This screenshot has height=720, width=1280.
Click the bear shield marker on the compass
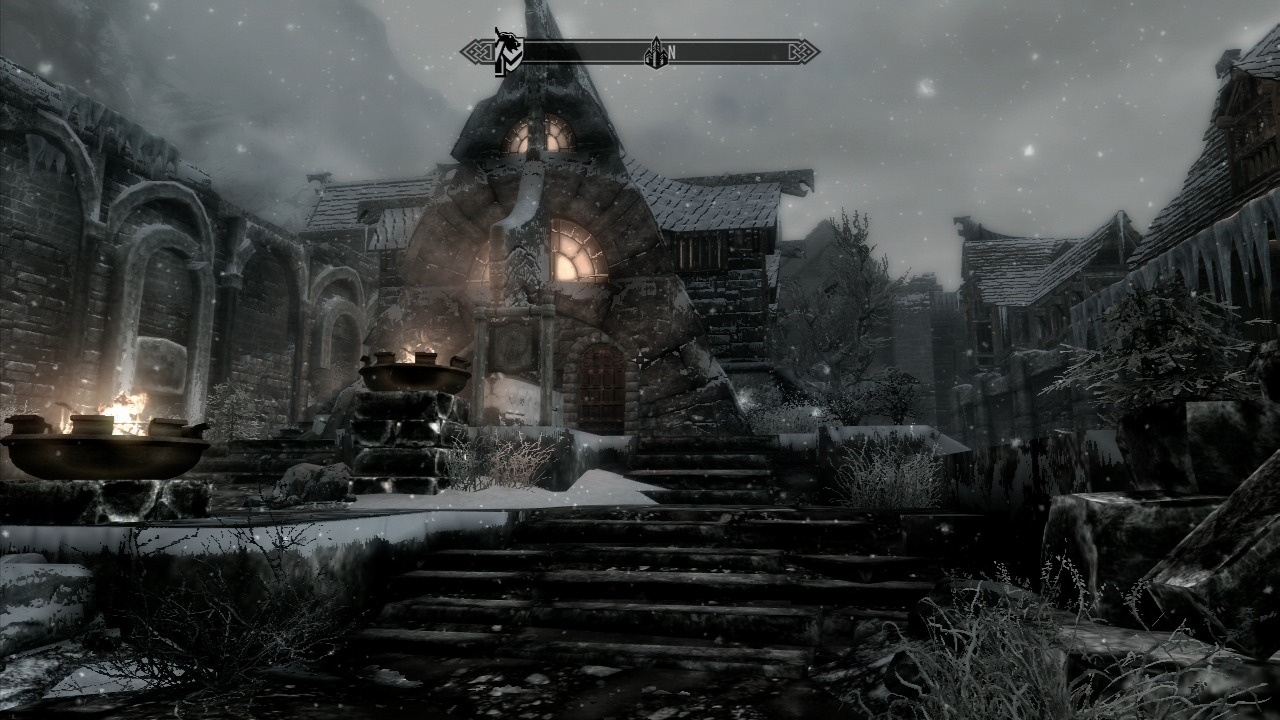point(508,52)
